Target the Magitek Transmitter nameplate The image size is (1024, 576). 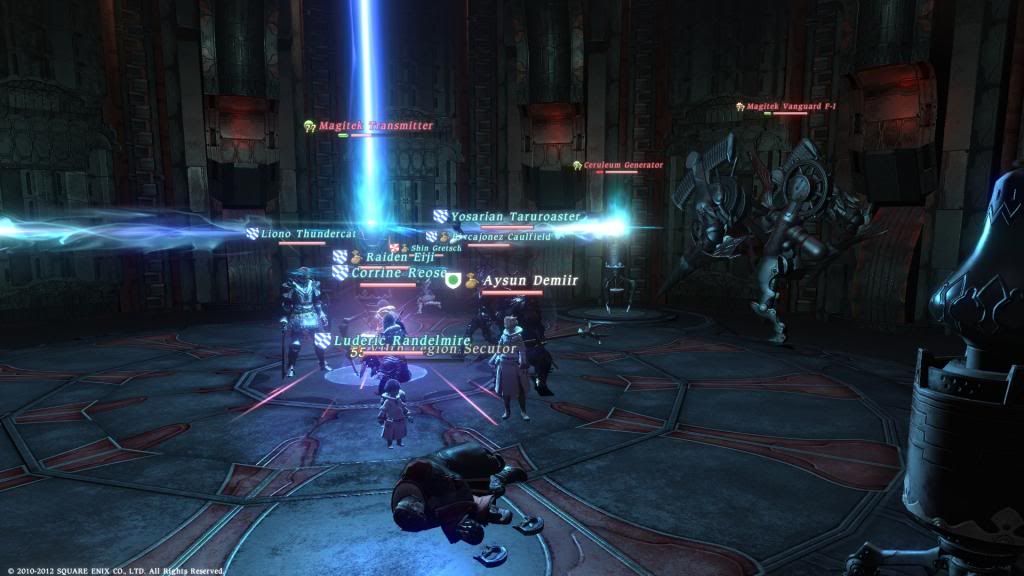pyautogui.click(x=375, y=126)
